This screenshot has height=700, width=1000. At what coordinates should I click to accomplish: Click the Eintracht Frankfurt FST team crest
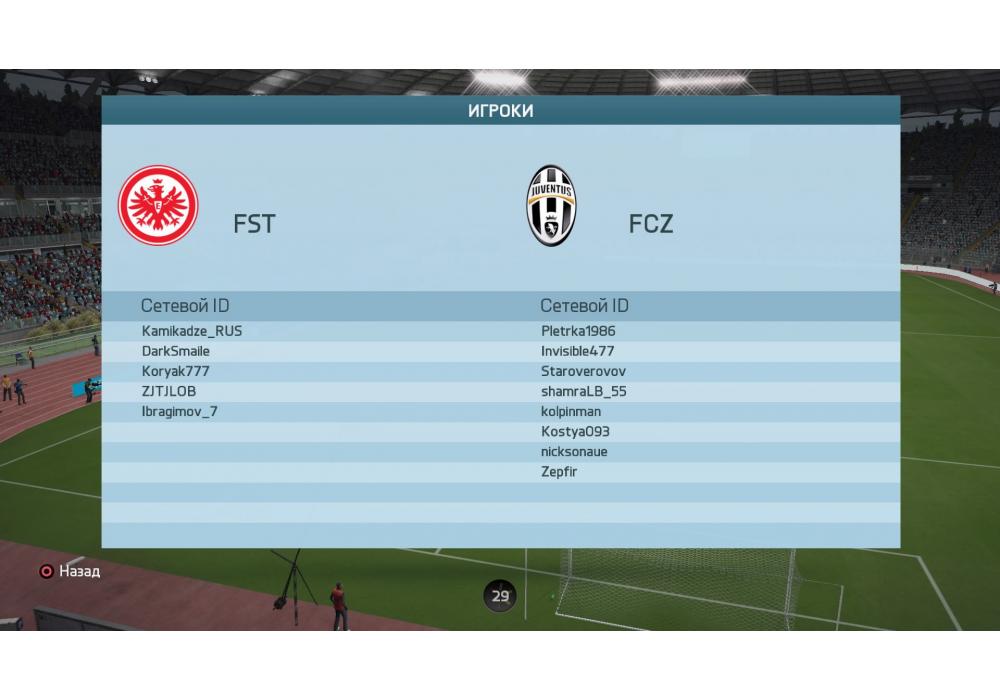point(158,205)
